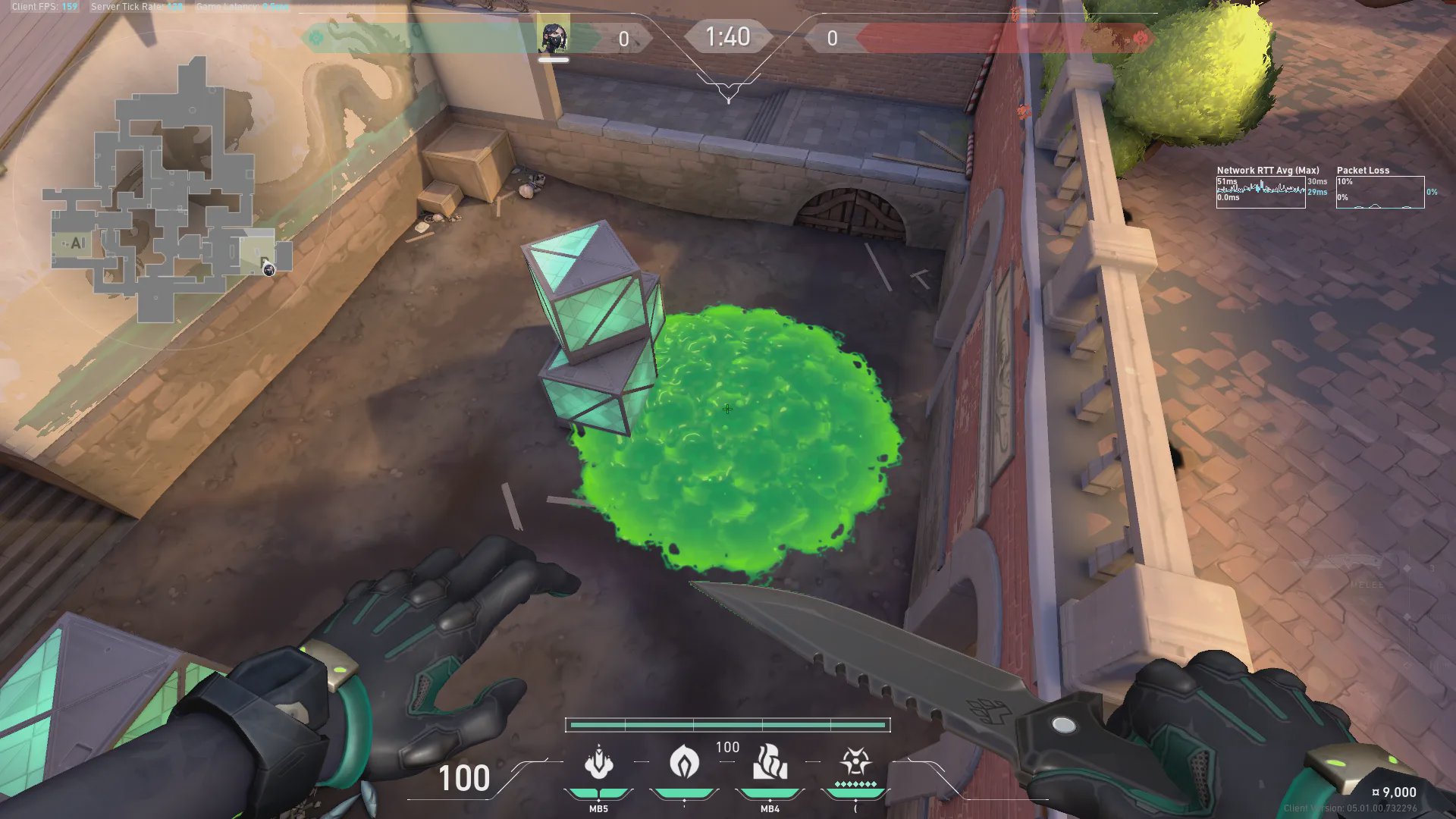The width and height of the screenshot is (1456, 819).
Task: Select the flame-drop Snake Bite ability
Action: click(684, 761)
